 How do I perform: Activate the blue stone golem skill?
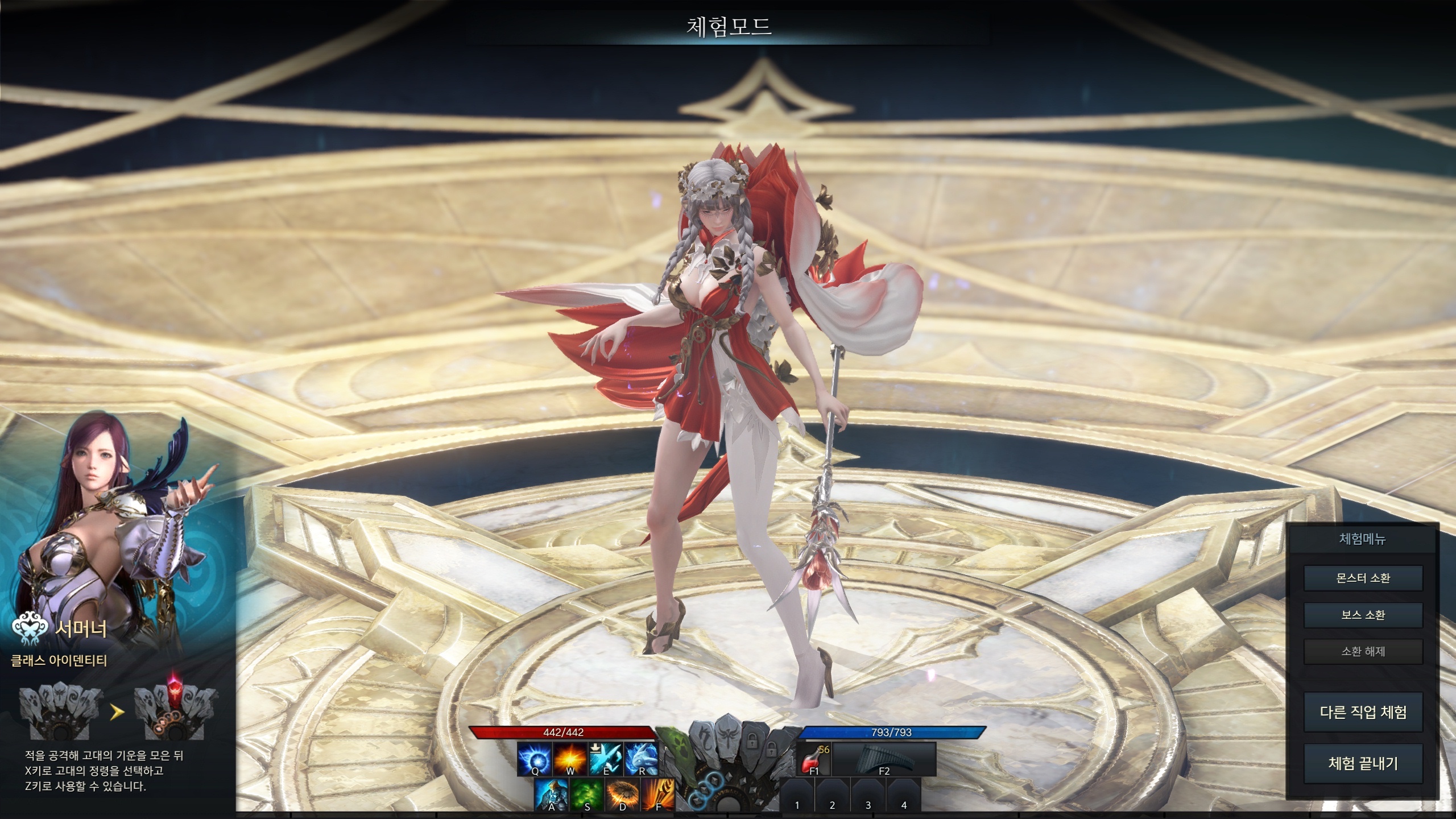551,795
